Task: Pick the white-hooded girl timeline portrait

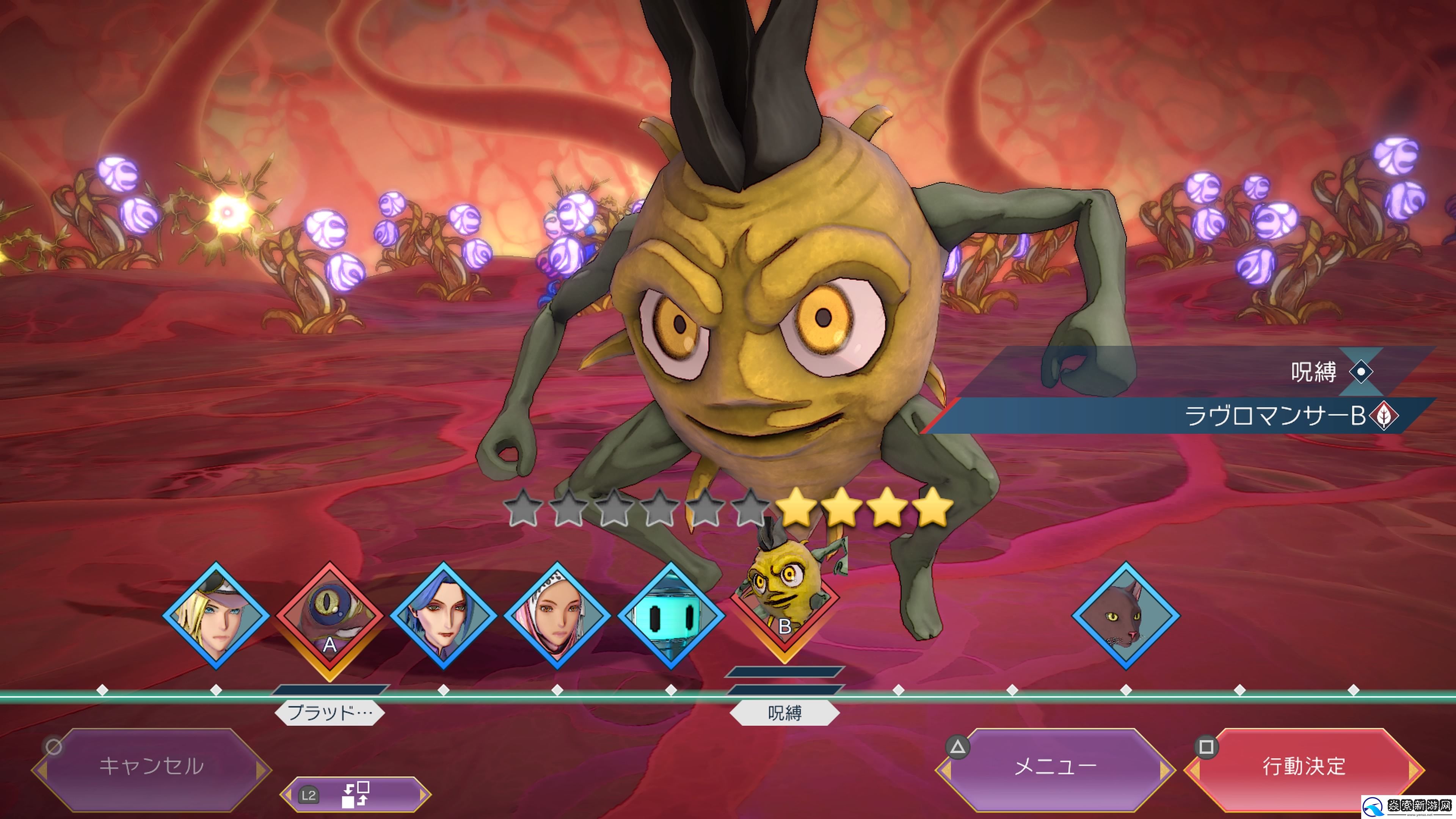Action: pyautogui.click(x=557, y=615)
